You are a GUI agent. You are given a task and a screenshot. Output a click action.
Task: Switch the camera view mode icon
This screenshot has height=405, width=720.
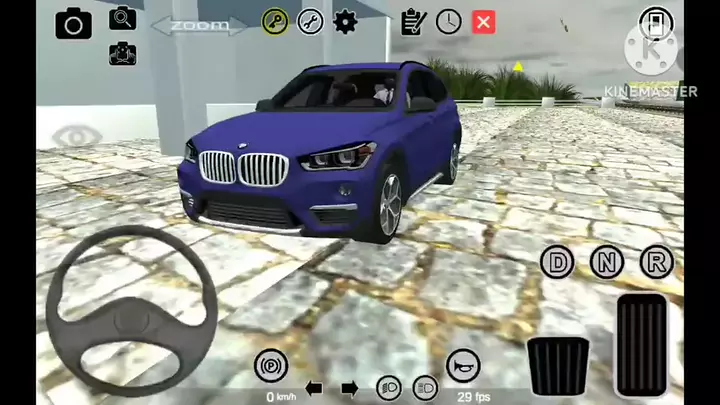(122, 52)
